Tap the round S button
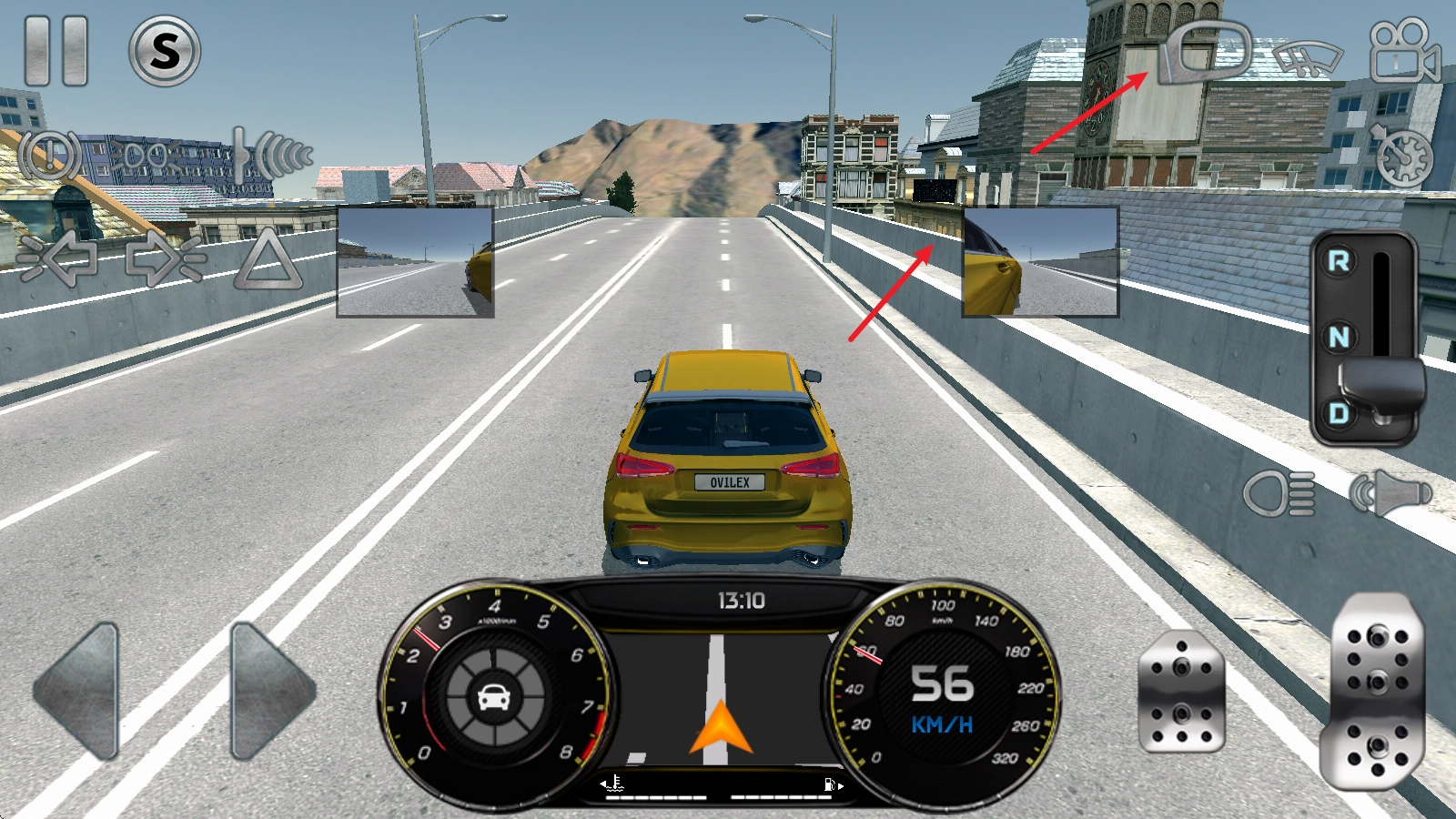Screen dimensions: 1456x819 (x=165, y=51)
